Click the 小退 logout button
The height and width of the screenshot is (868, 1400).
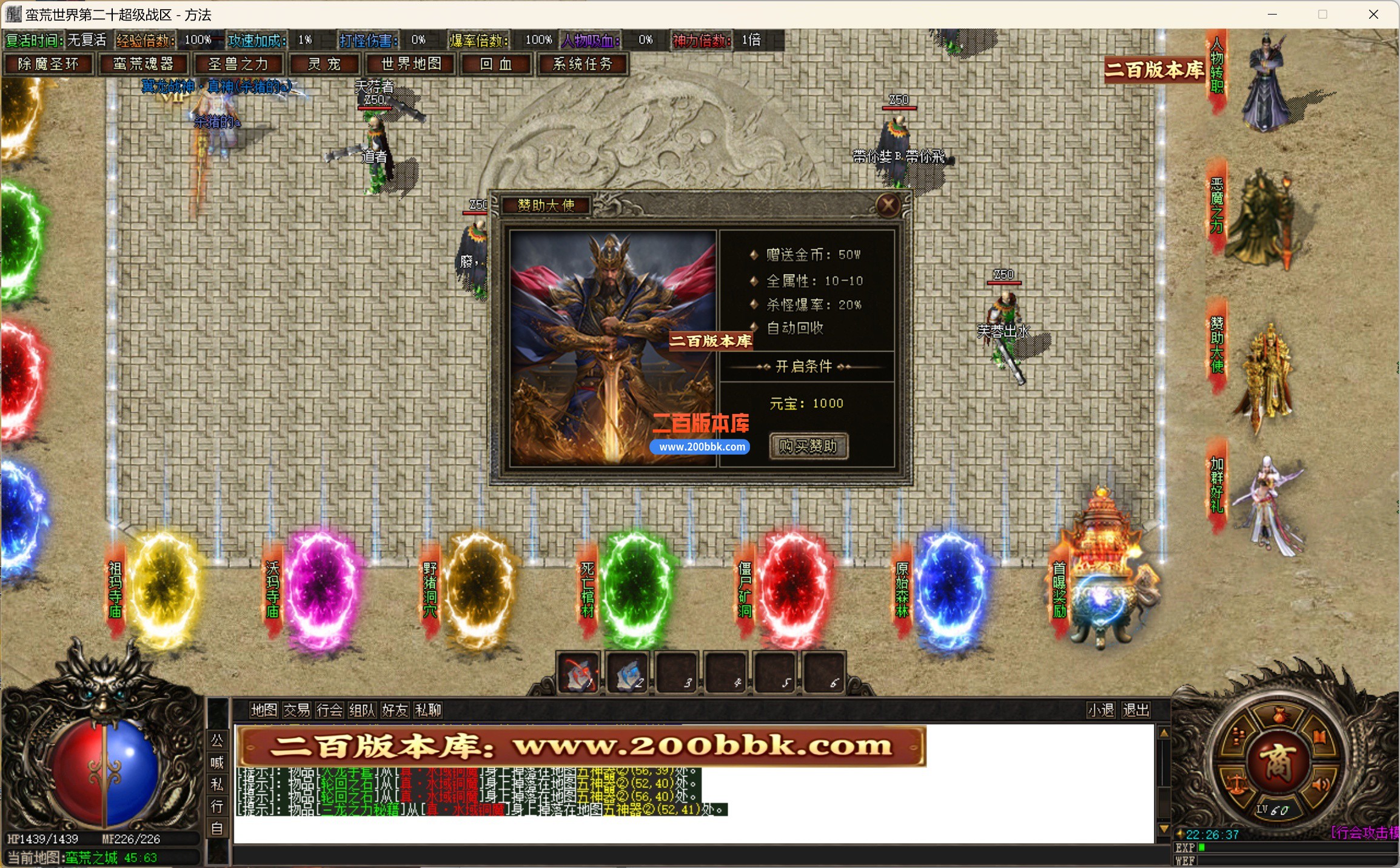(1101, 710)
